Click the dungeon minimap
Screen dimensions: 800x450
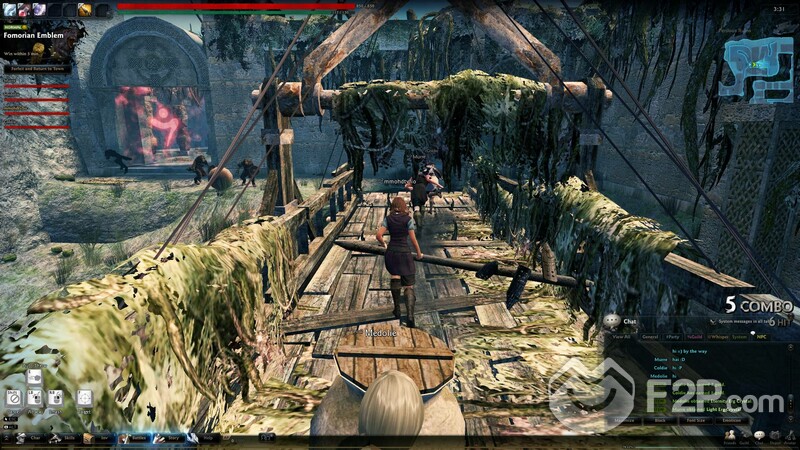(x=758, y=70)
